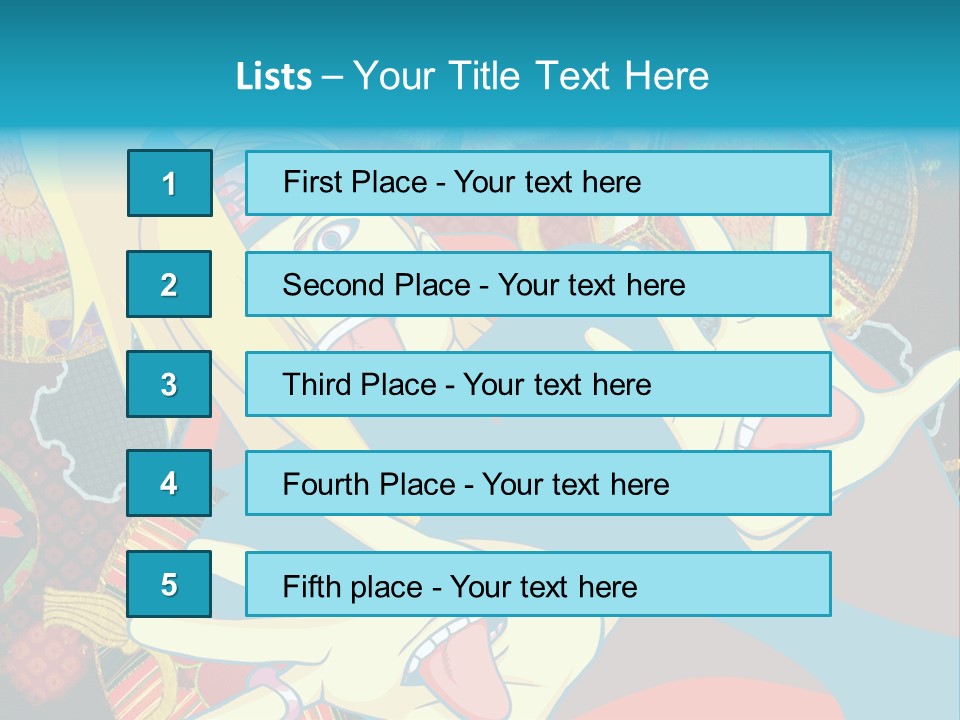Click the number 5 box
The width and height of the screenshot is (960, 720).
click(x=169, y=584)
